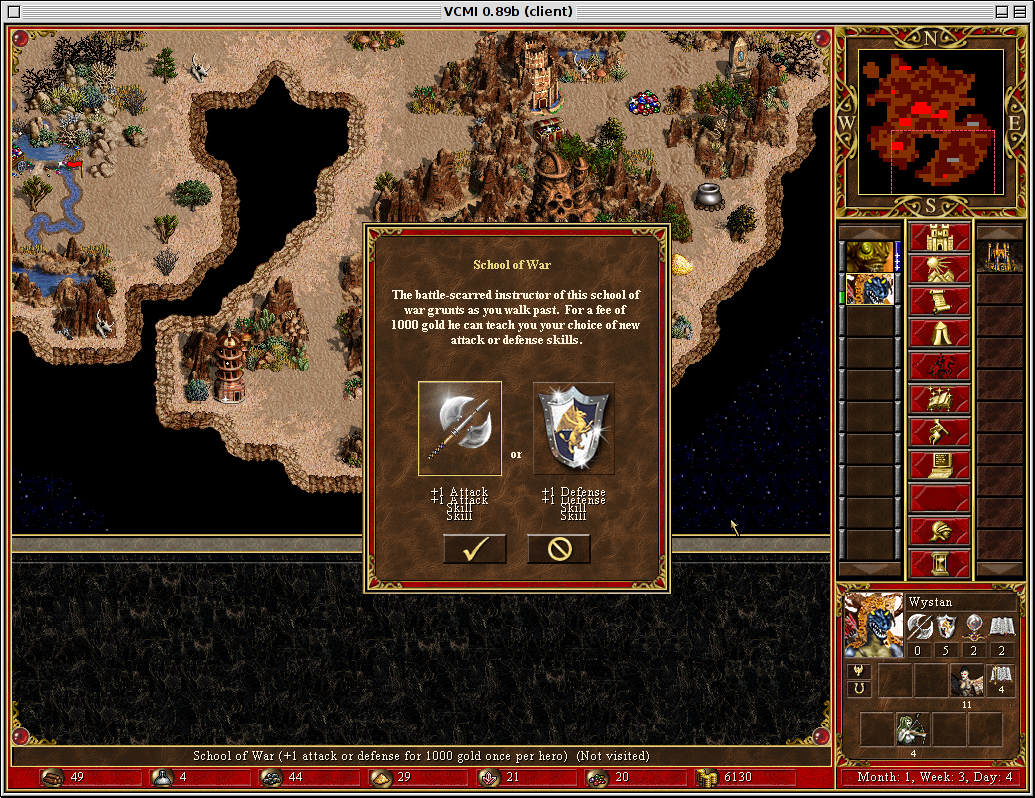Toggle the surface/underground view button

[x=939, y=270]
